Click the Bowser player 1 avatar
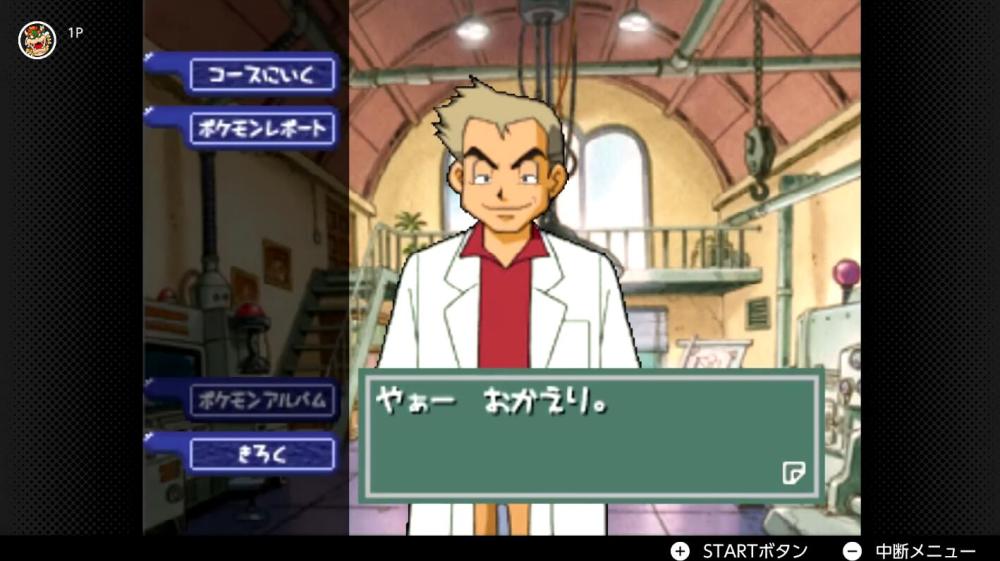This screenshot has height=561, width=1000. pos(37,39)
